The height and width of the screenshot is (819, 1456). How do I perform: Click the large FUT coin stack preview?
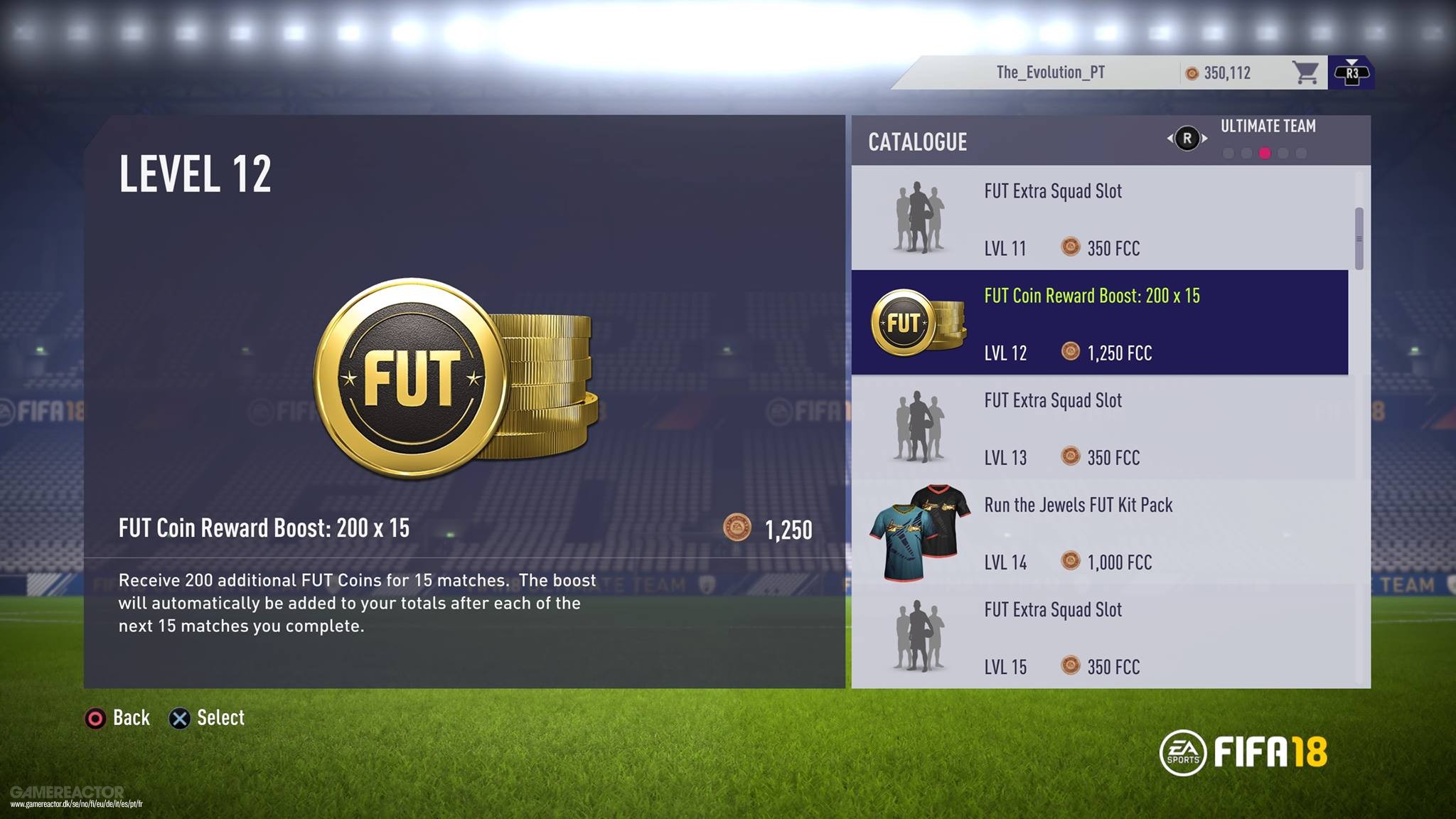click(x=455, y=378)
